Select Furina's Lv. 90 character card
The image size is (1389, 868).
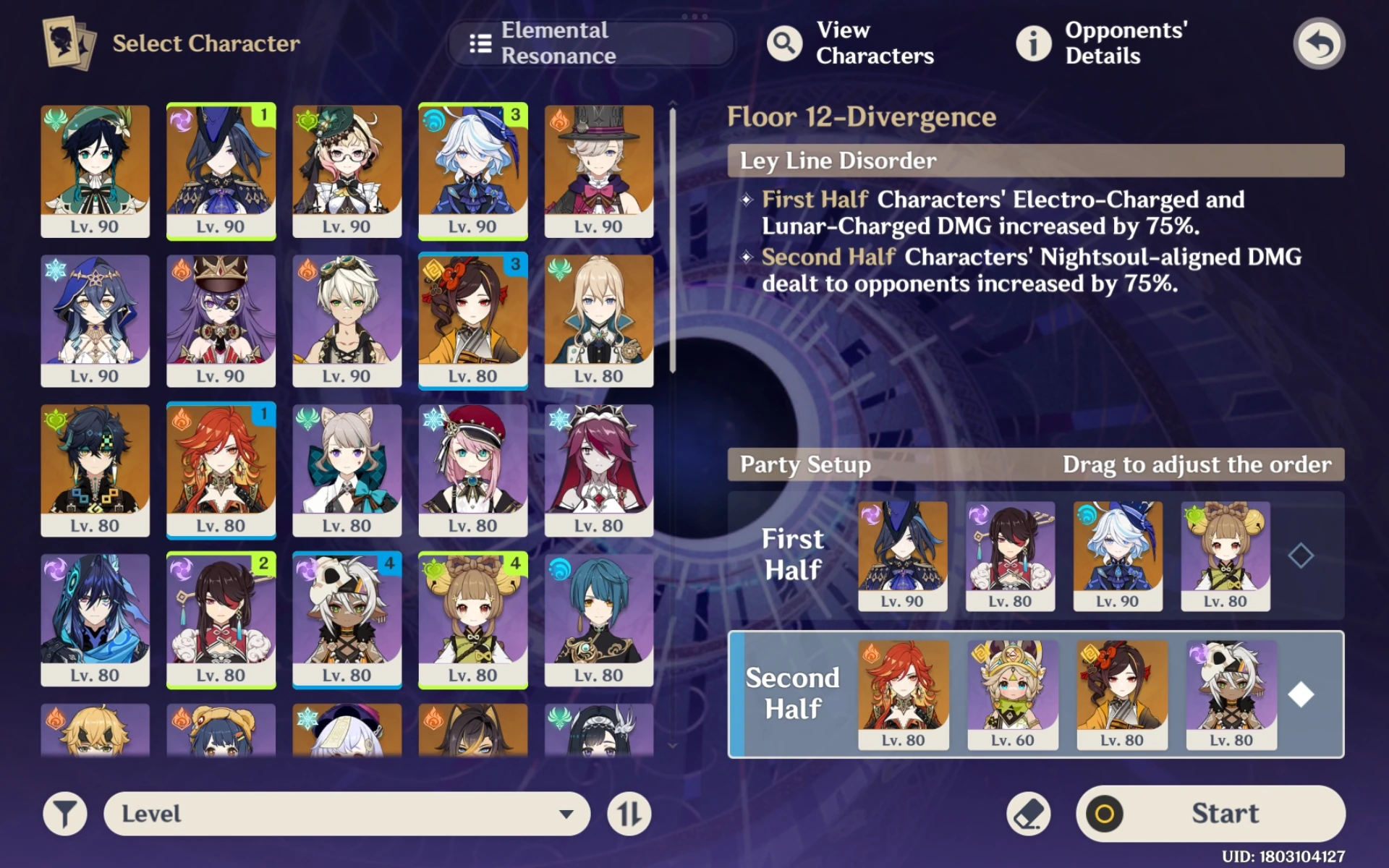473,170
